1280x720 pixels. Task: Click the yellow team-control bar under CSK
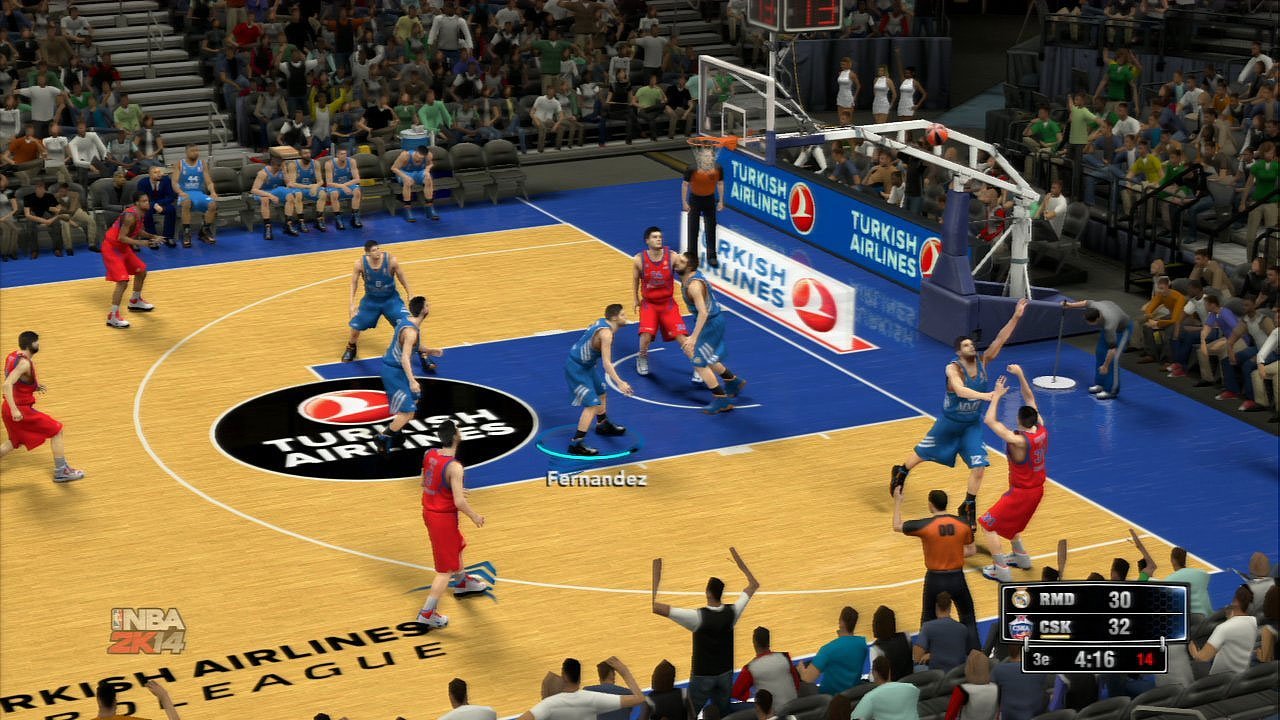[x=1057, y=635]
